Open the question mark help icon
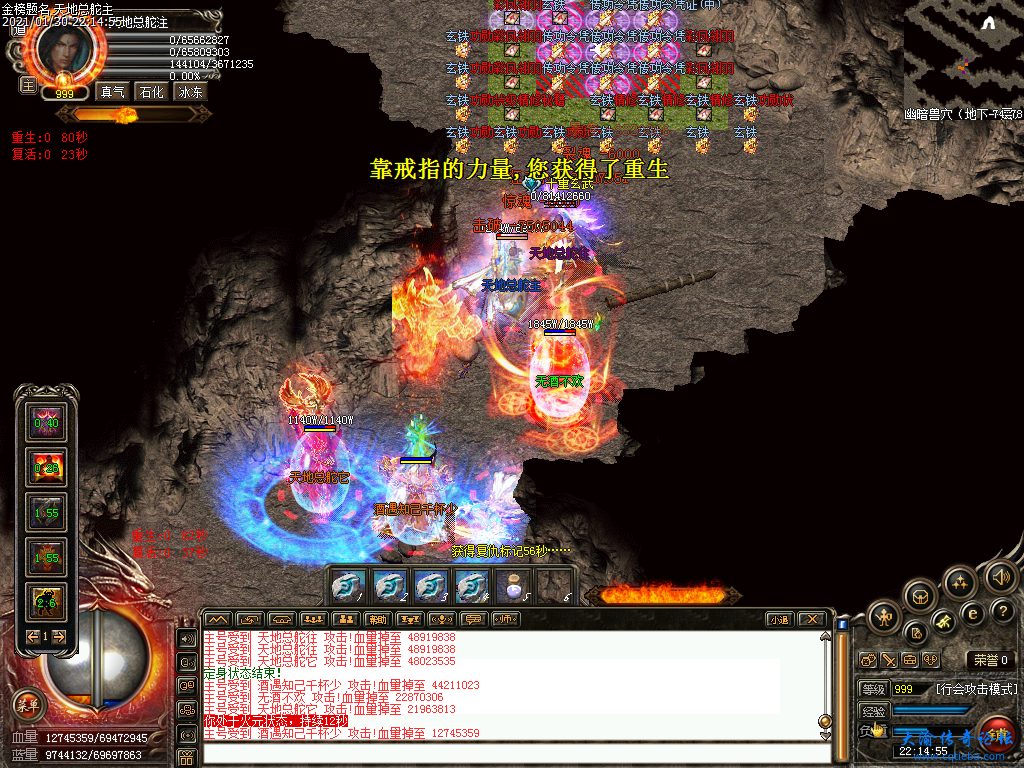1024x768 pixels. coord(1001,612)
